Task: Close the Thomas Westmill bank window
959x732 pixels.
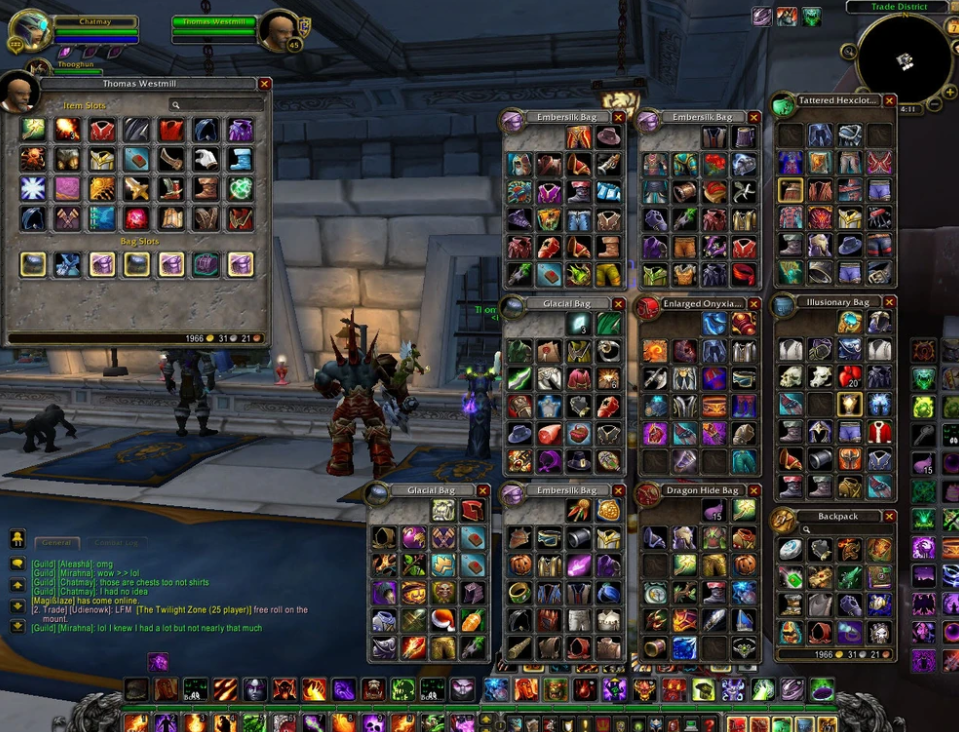Action: 264,85
